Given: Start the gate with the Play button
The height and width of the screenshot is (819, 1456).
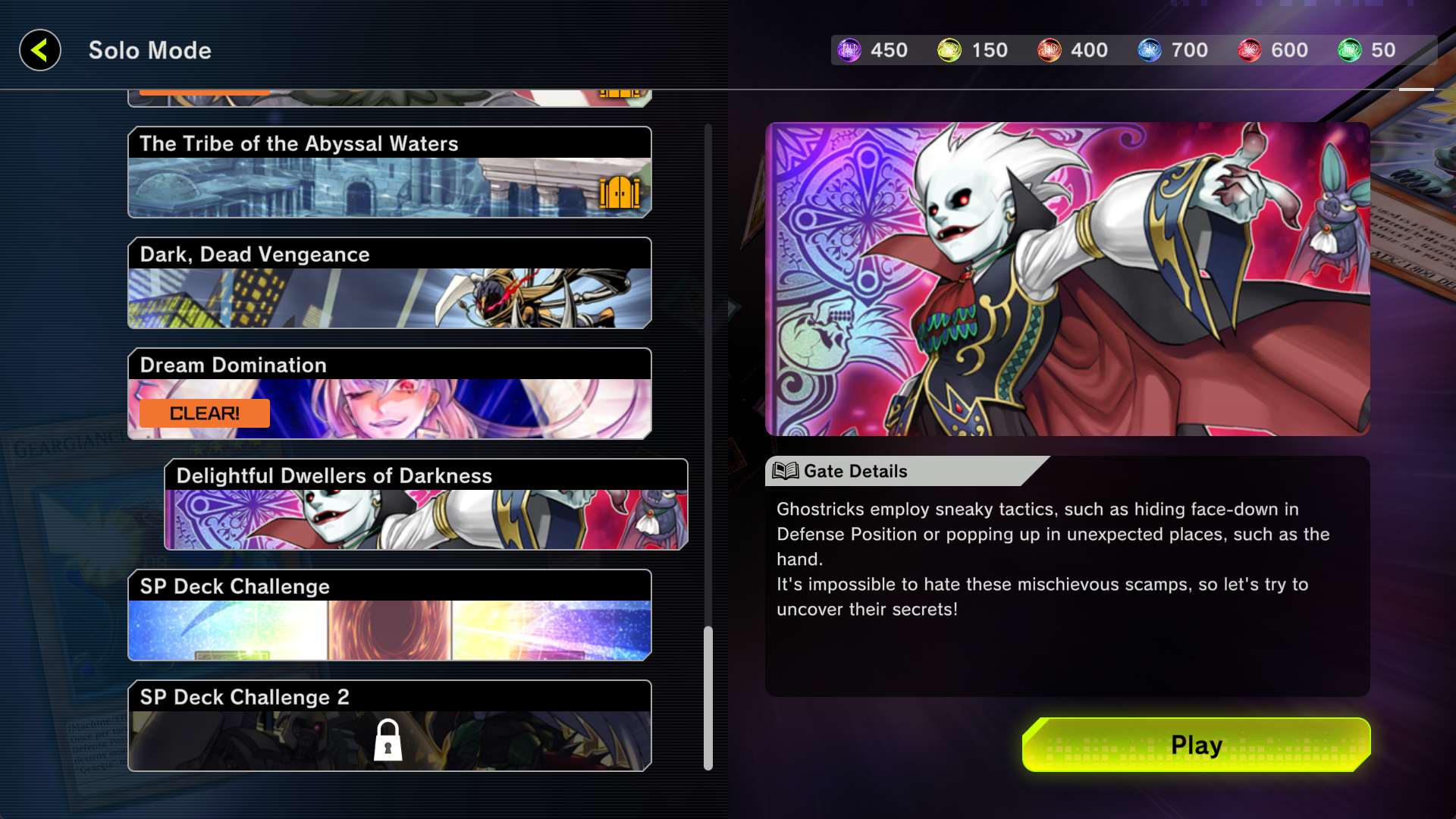Looking at the screenshot, I should (x=1196, y=745).
